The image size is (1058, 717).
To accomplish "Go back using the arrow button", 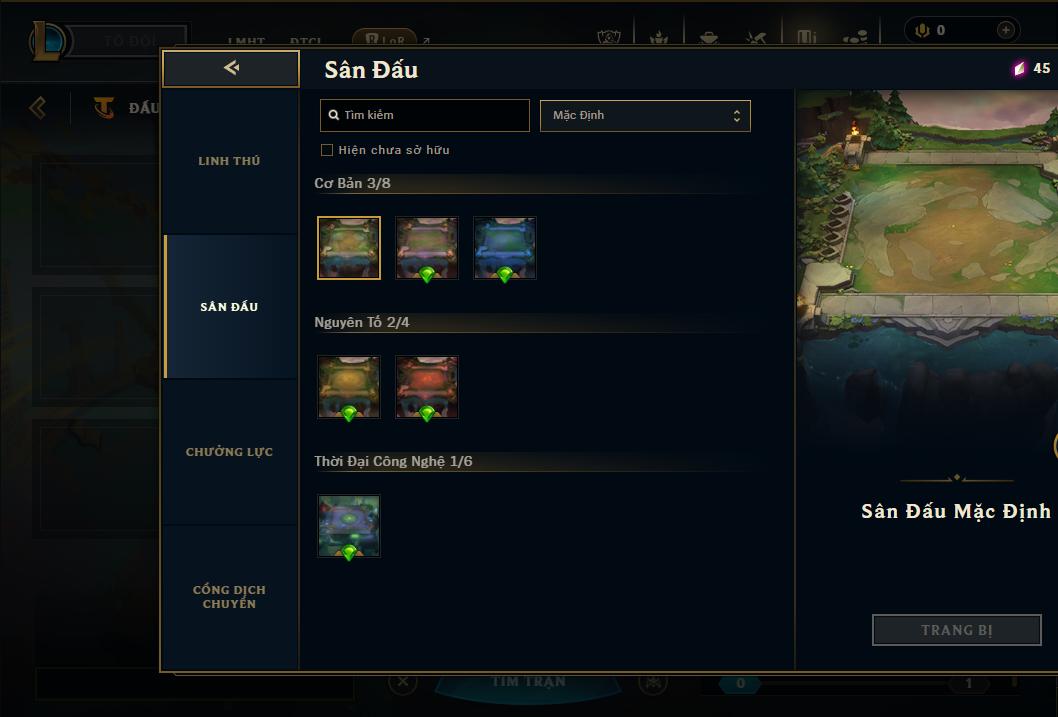I will click(x=231, y=68).
